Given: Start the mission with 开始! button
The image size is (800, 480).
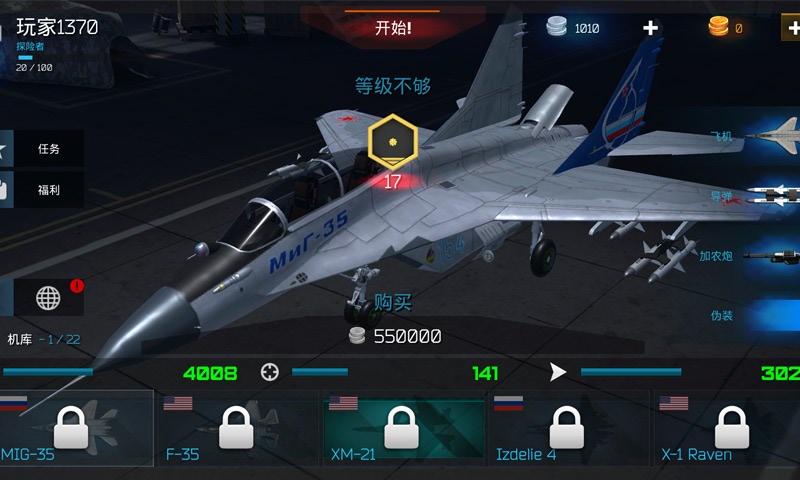Looking at the screenshot, I should click(393, 28).
